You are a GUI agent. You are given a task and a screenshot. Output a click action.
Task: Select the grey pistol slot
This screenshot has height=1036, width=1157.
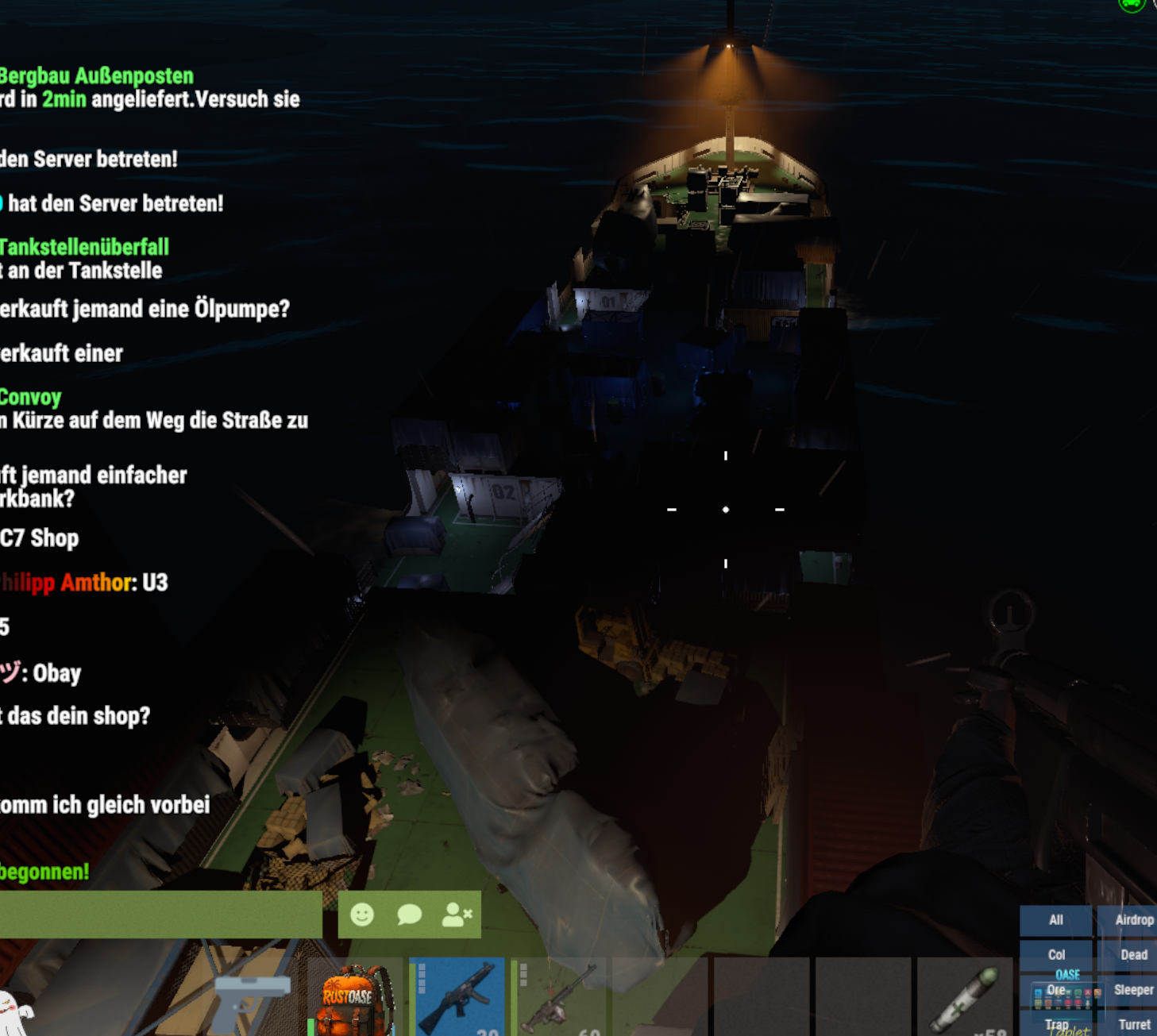point(253,998)
